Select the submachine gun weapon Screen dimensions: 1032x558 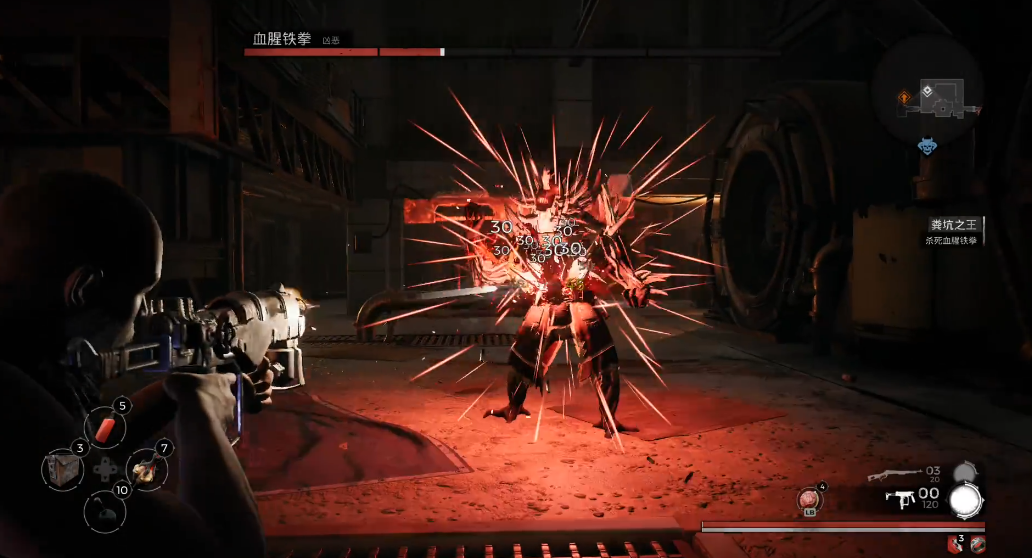tap(900, 497)
